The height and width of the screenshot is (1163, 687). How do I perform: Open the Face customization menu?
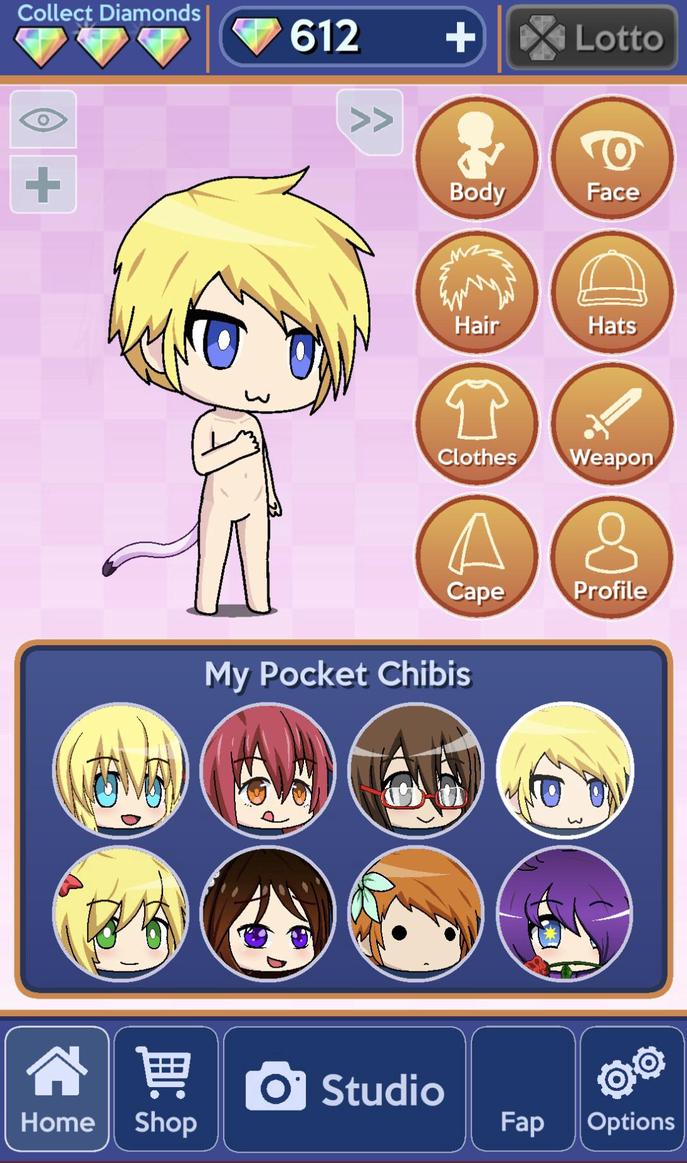(612, 158)
